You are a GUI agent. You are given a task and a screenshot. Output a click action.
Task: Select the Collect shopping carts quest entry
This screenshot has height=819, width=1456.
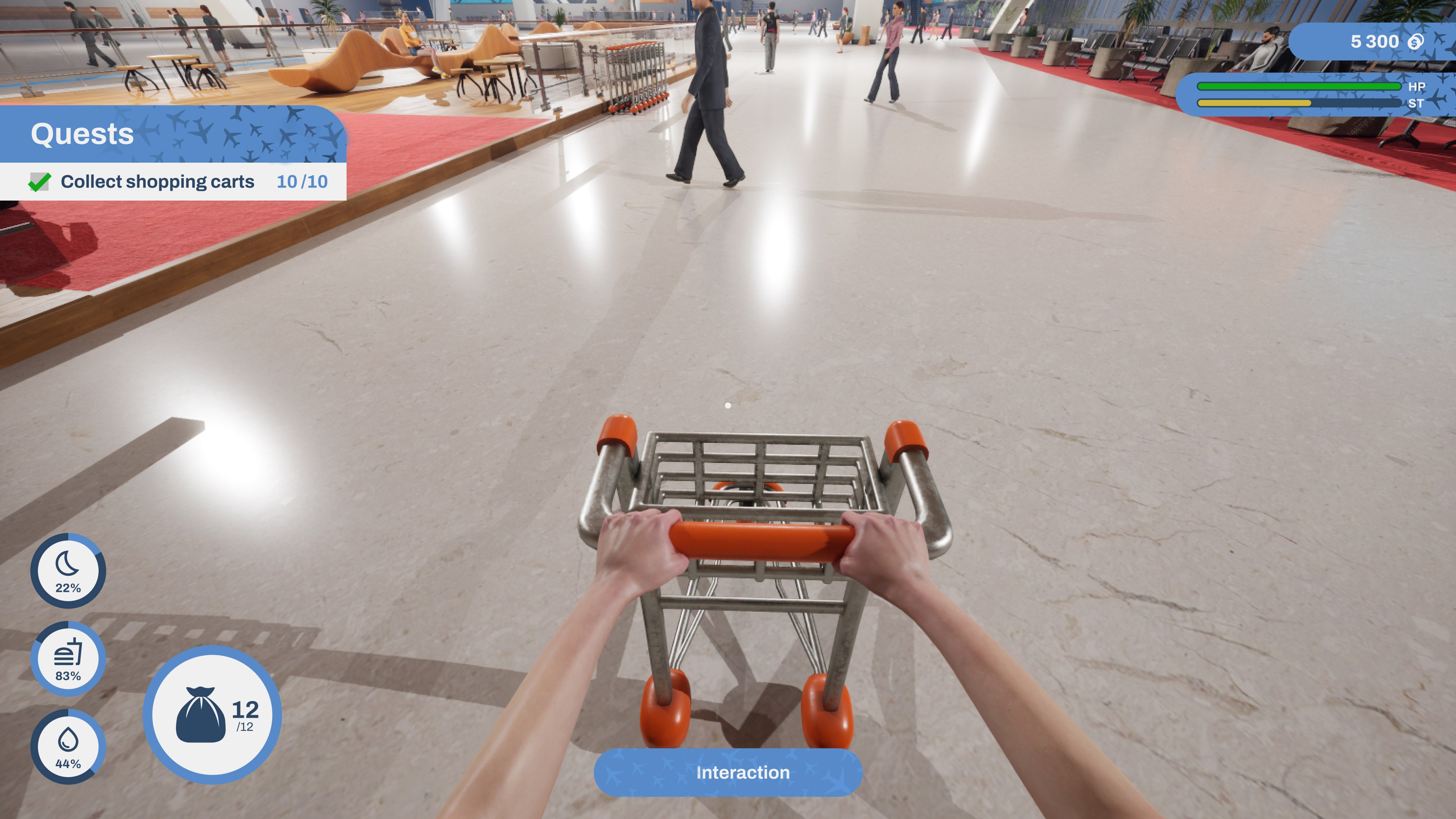158,182
